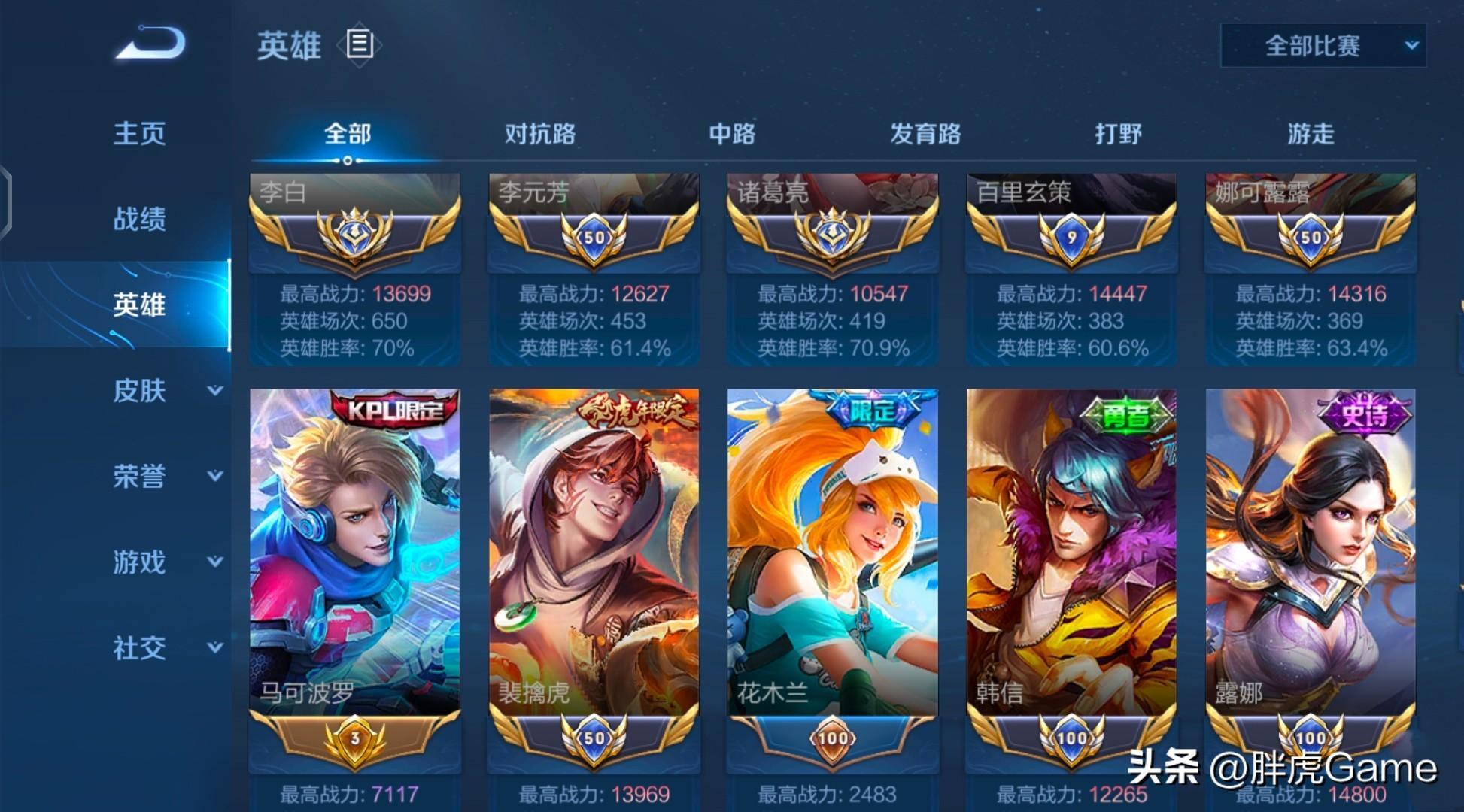The height and width of the screenshot is (812, 1464).
Task: View the 游走 roaming tab
Action: click(1311, 135)
